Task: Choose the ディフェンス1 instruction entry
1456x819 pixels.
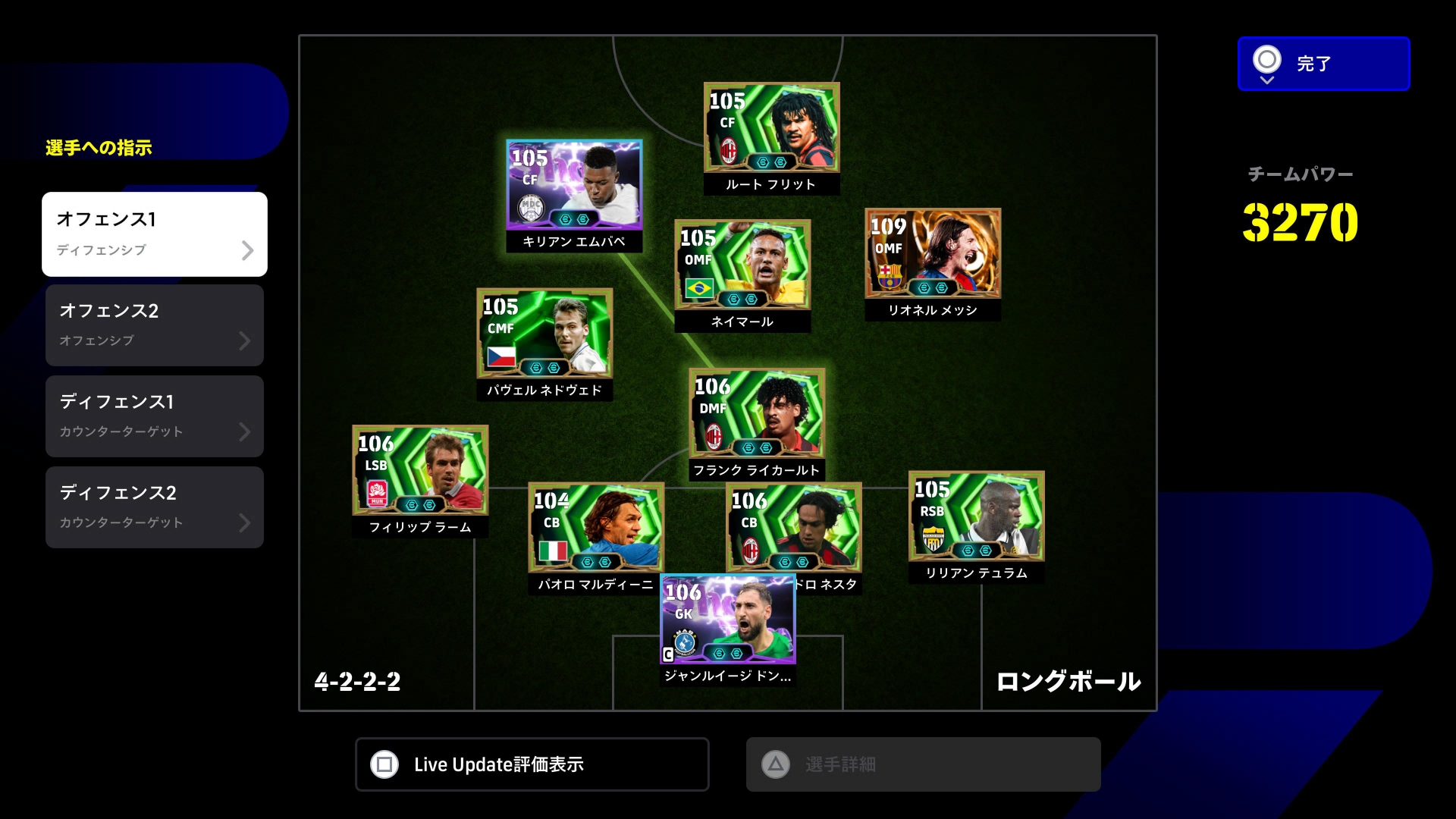Action: [155, 416]
